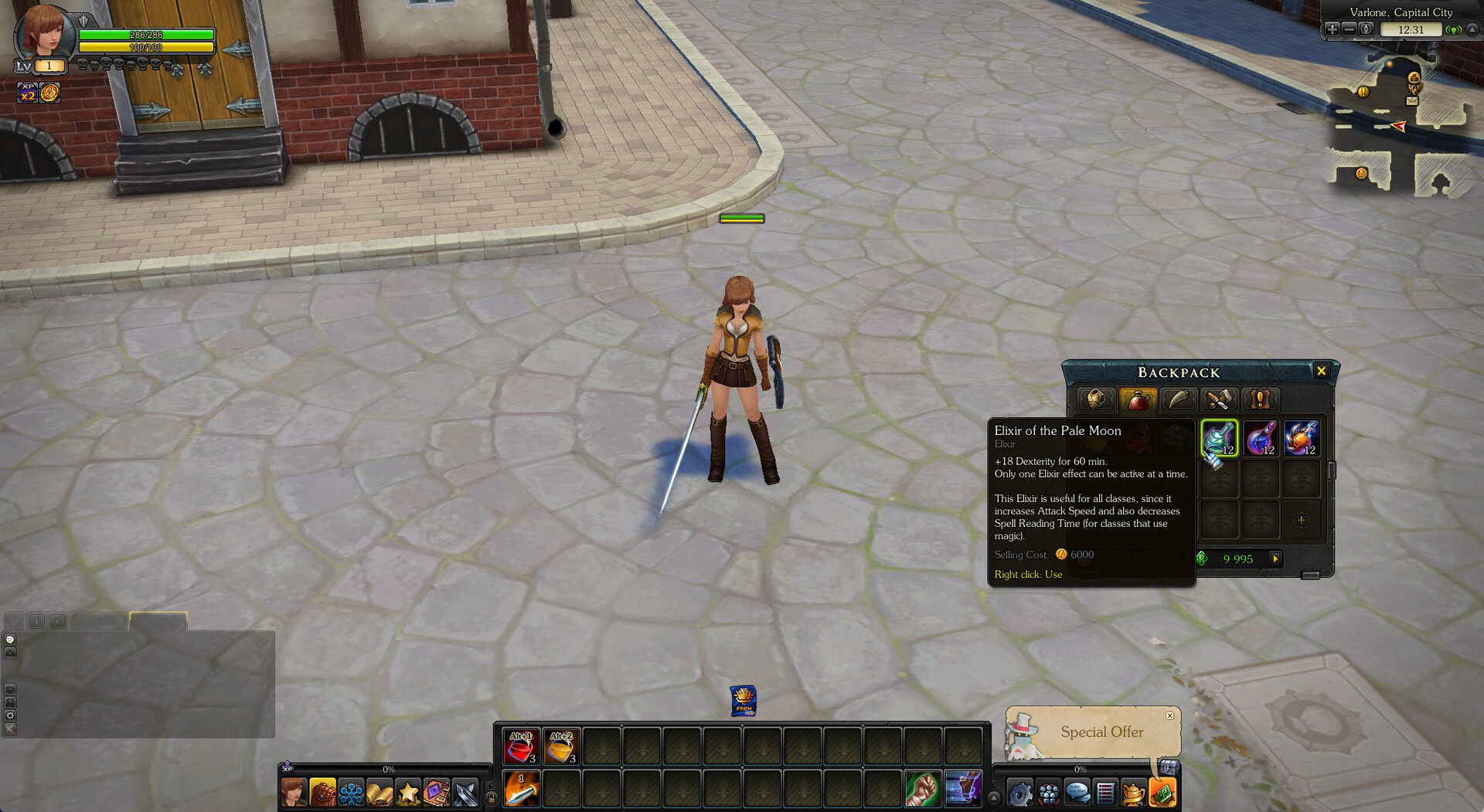Activate the clenched fist ability
This screenshot has width=1484, height=812.
(922, 789)
